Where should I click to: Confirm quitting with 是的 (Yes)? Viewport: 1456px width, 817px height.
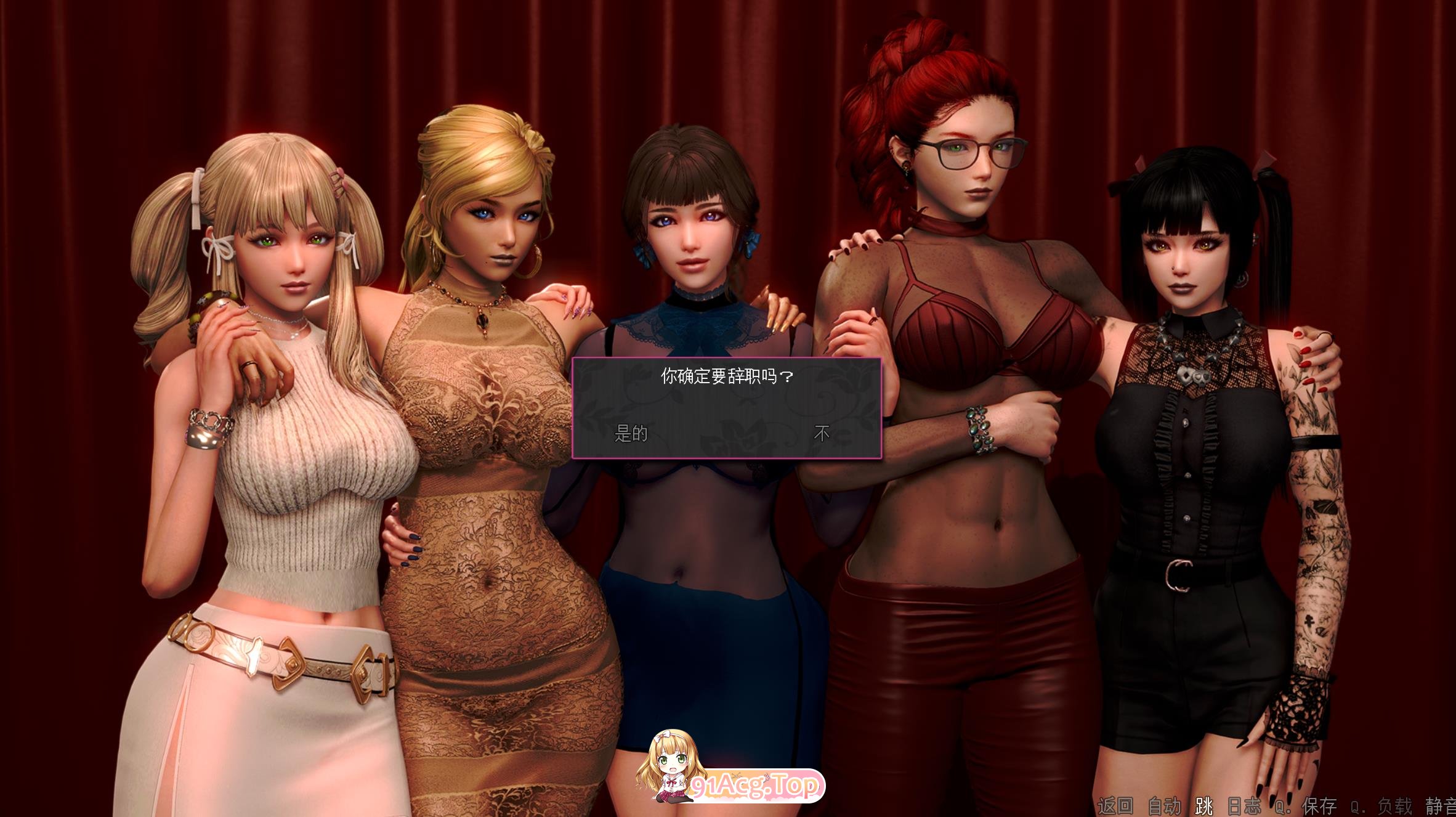click(x=631, y=434)
